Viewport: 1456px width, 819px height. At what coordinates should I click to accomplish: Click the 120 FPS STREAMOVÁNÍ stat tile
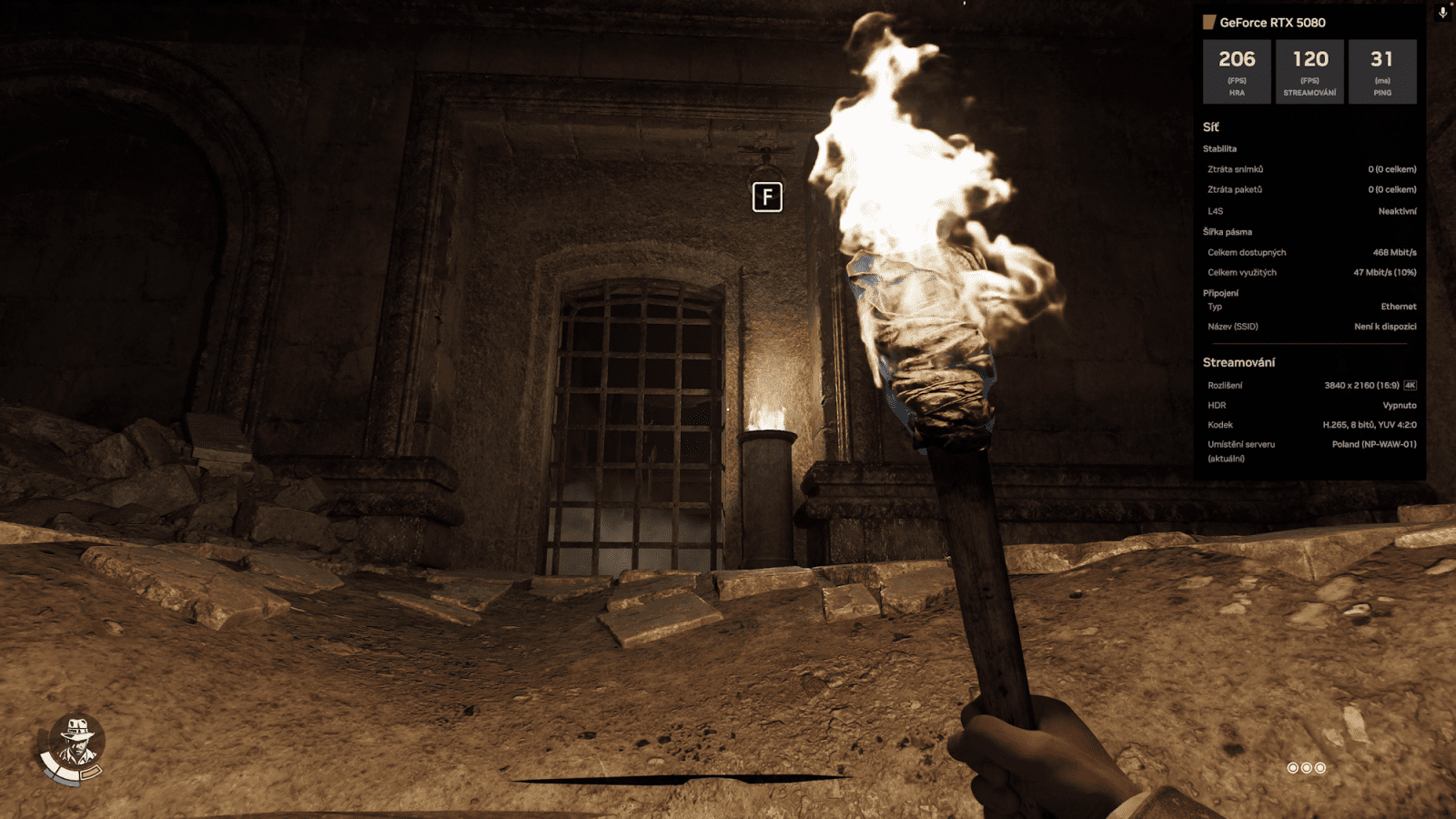click(1309, 71)
